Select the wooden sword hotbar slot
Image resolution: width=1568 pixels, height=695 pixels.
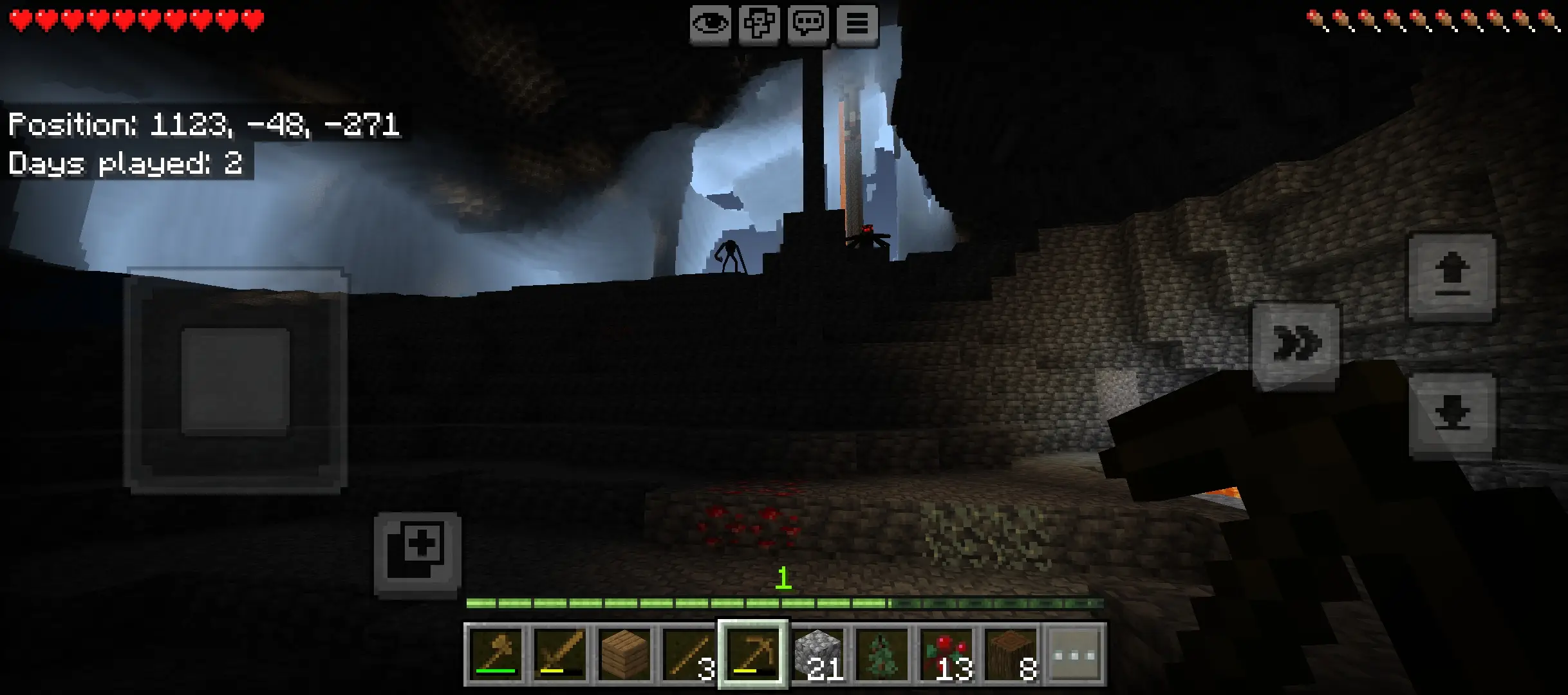[x=560, y=654]
